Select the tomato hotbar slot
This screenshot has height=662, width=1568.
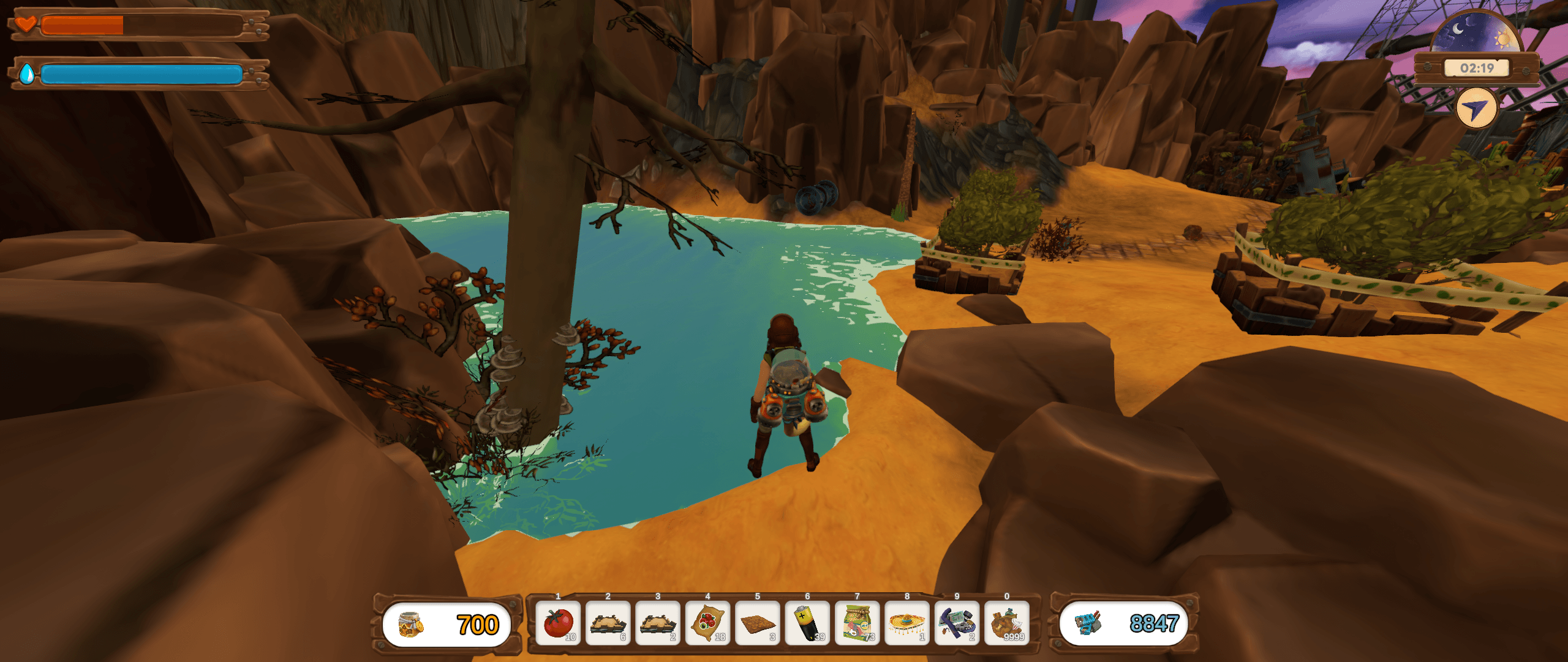pos(558,623)
